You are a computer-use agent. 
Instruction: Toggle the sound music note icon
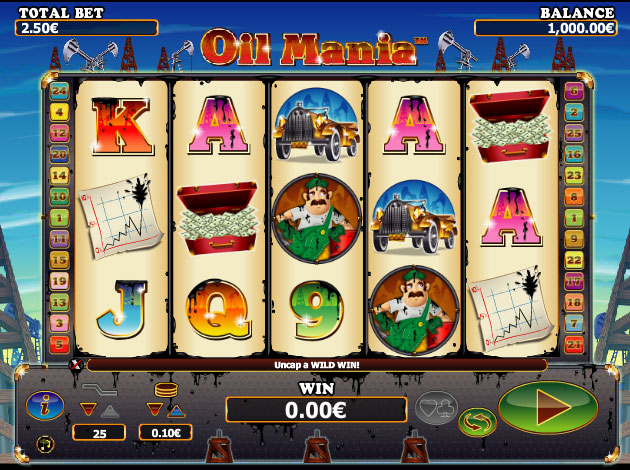click(44, 442)
